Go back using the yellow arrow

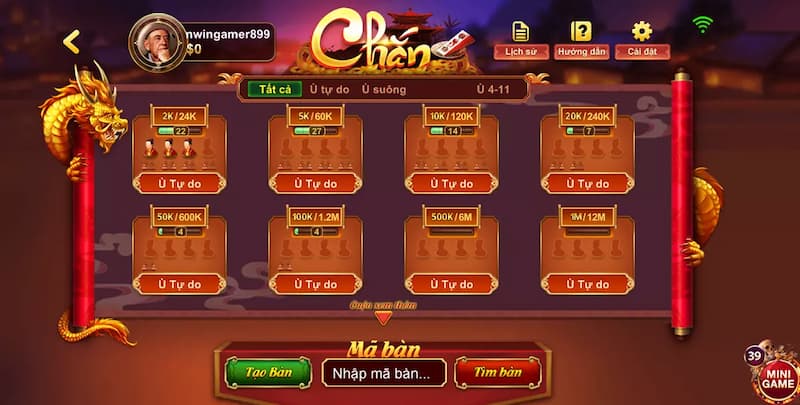(x=71, y=41)
